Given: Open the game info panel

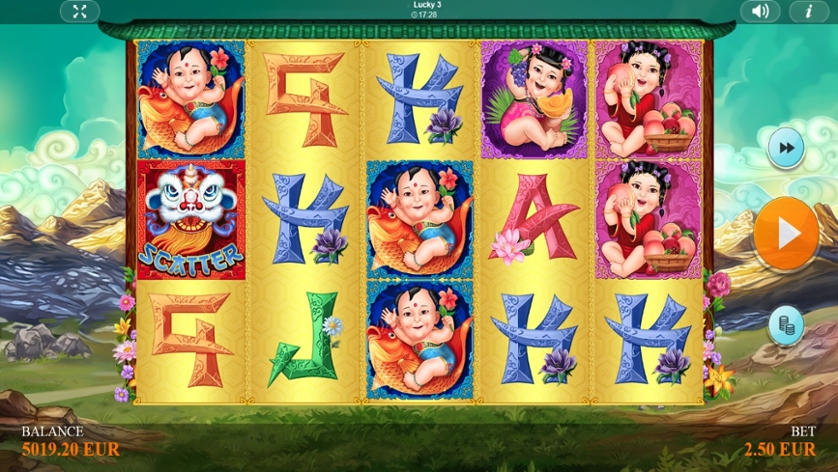Looking at the screenshot, I should click(807, 11).
